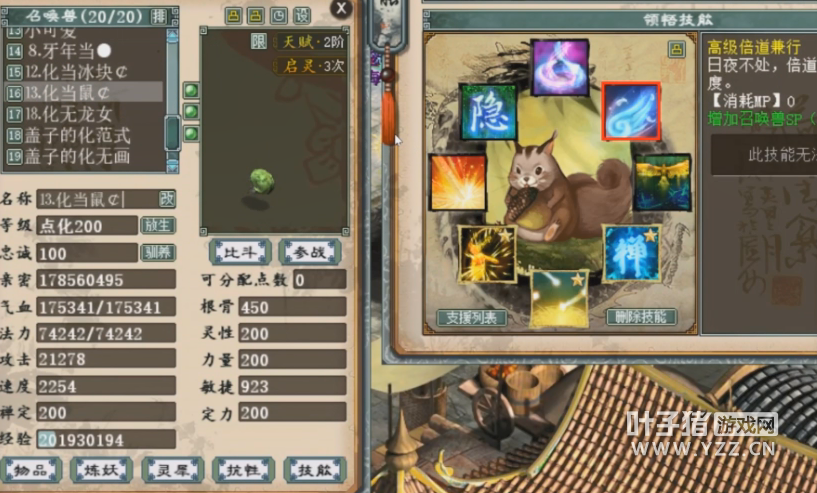The width and height of the screenshot is (817, 493).
Task: Select the 禅 skill icon
Action: [x=631, y=253]
